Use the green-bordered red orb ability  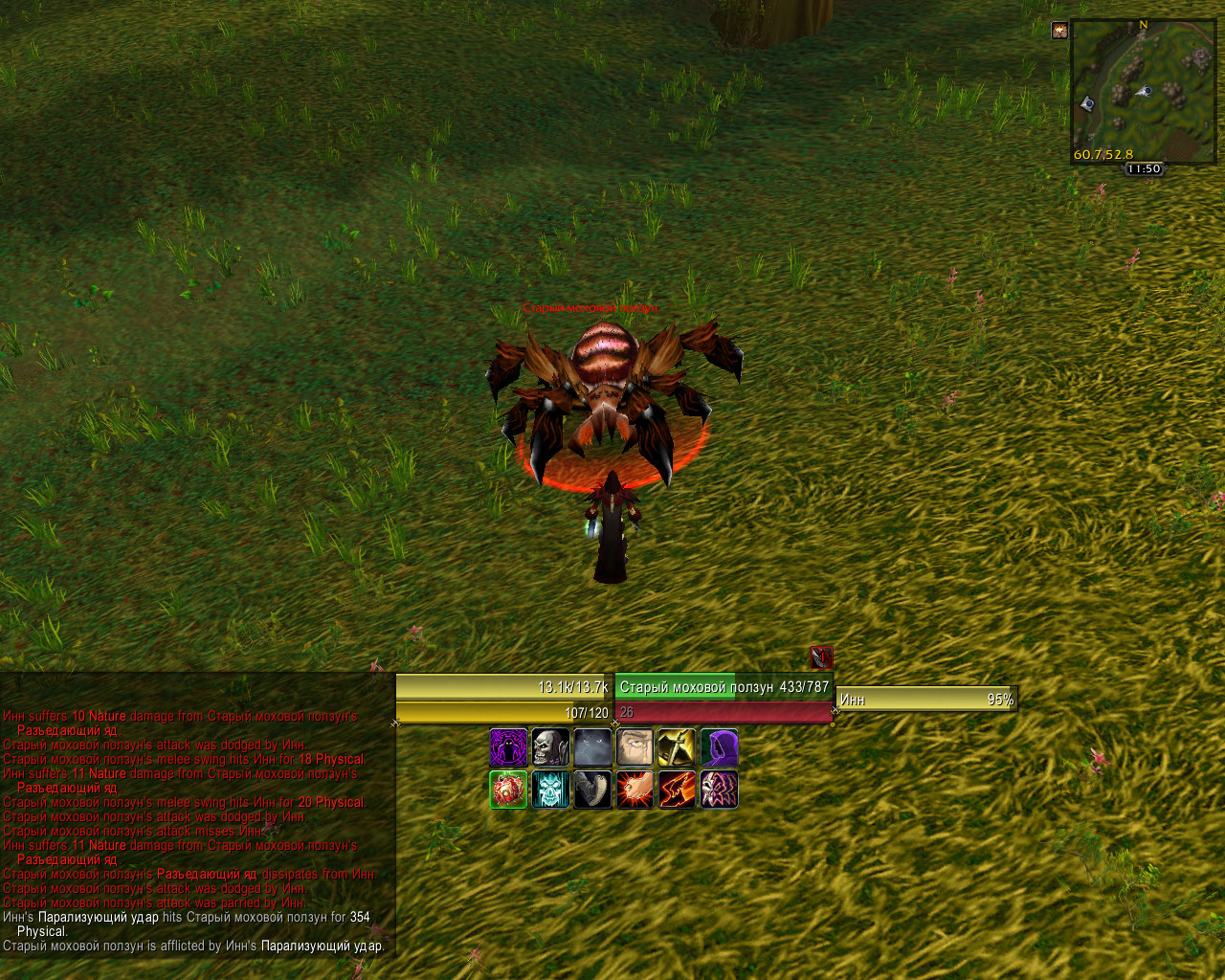[x=508, y=790]
